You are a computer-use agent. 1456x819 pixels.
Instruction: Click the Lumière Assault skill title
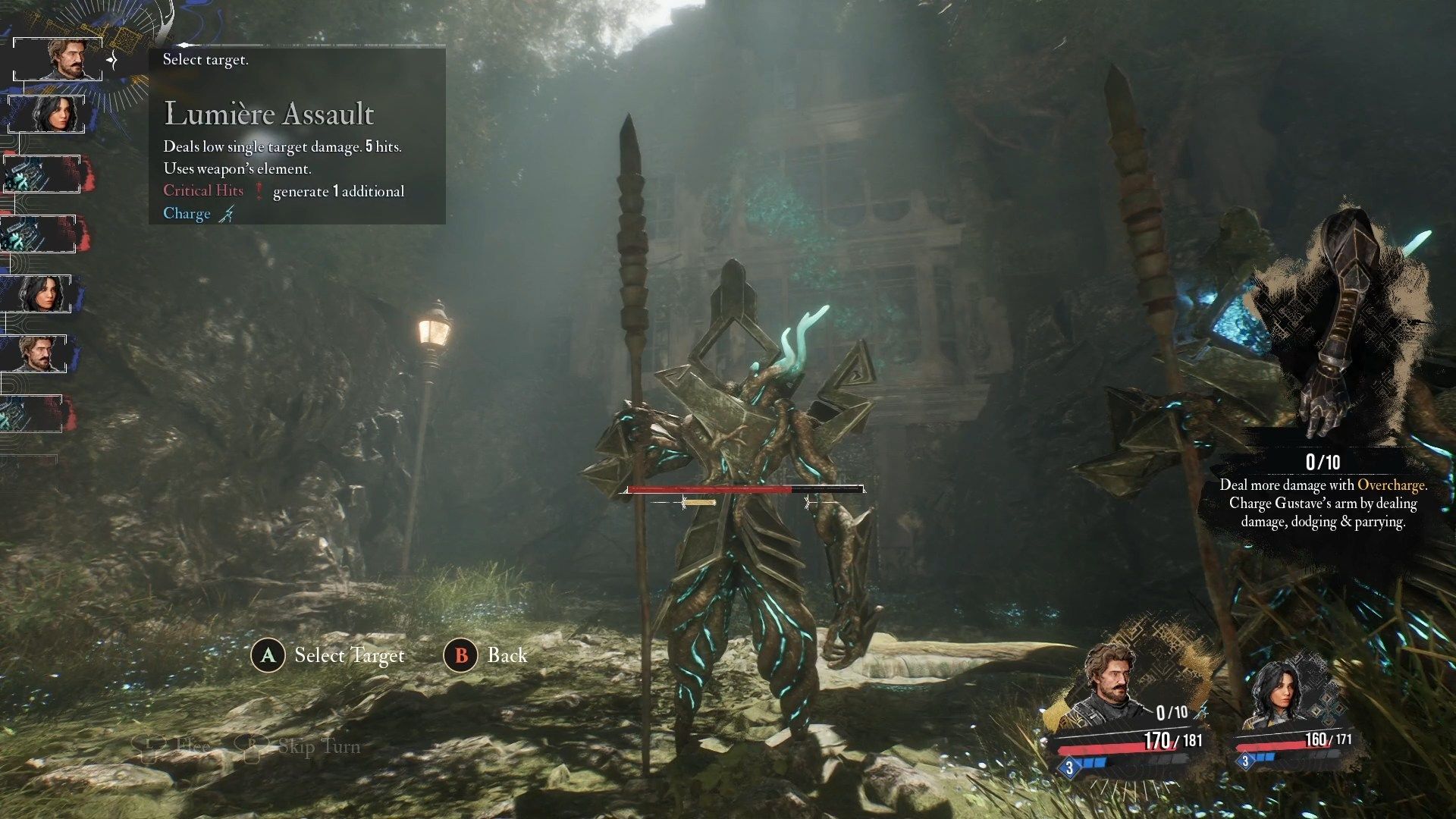pyautogui.click(x=269, y=114)
